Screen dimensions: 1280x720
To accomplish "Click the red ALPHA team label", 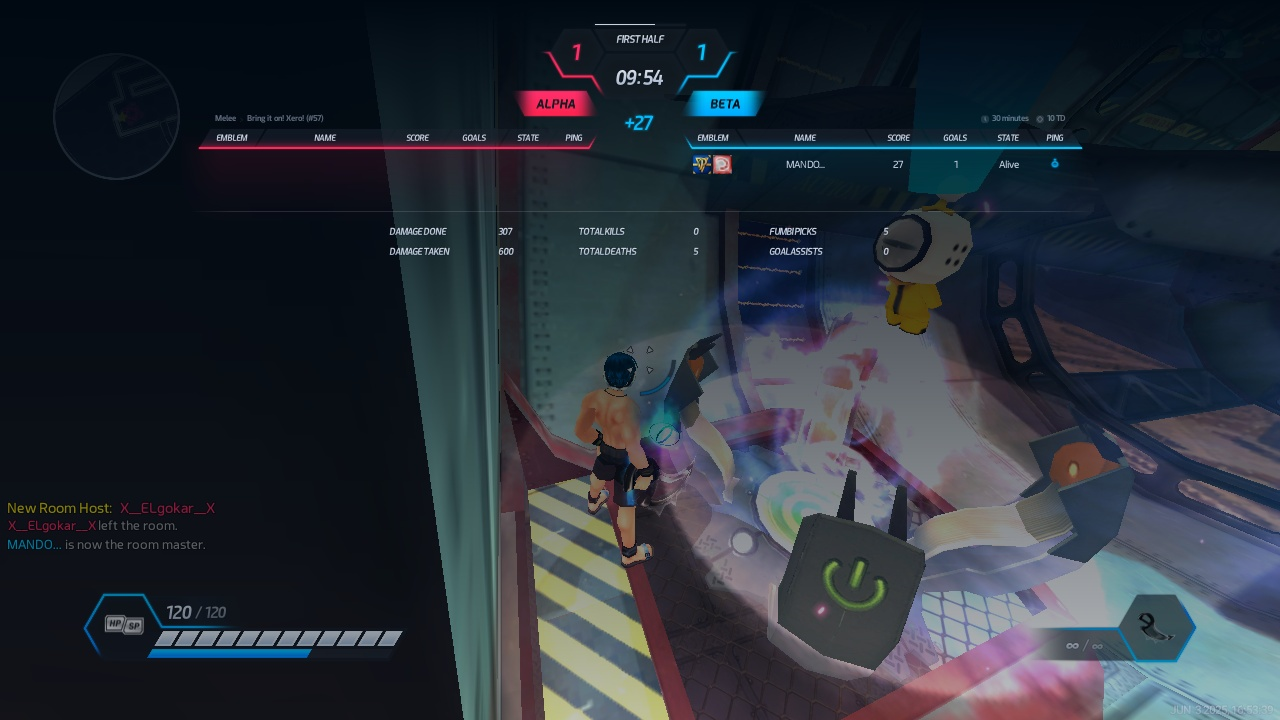I will pos(555,104).
